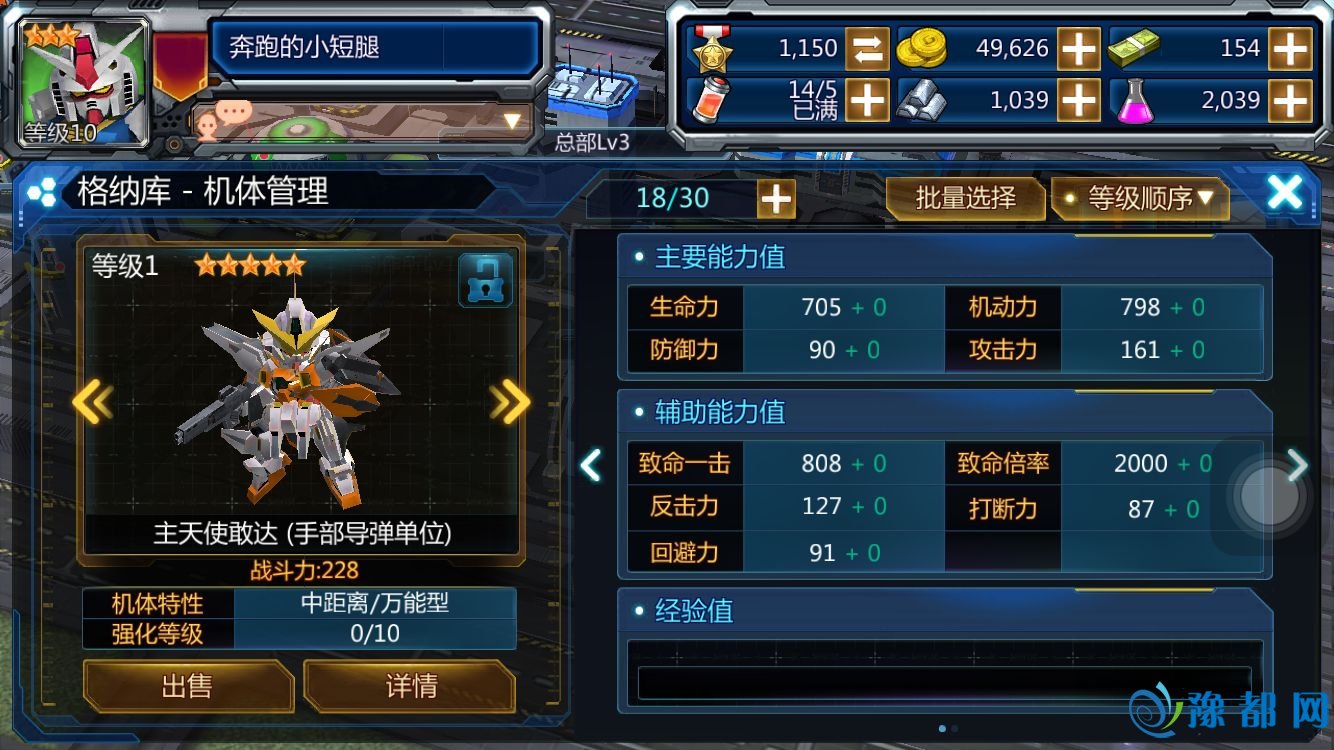
Task: Close the hangar management panel
Action: (x=1284, y=193)
